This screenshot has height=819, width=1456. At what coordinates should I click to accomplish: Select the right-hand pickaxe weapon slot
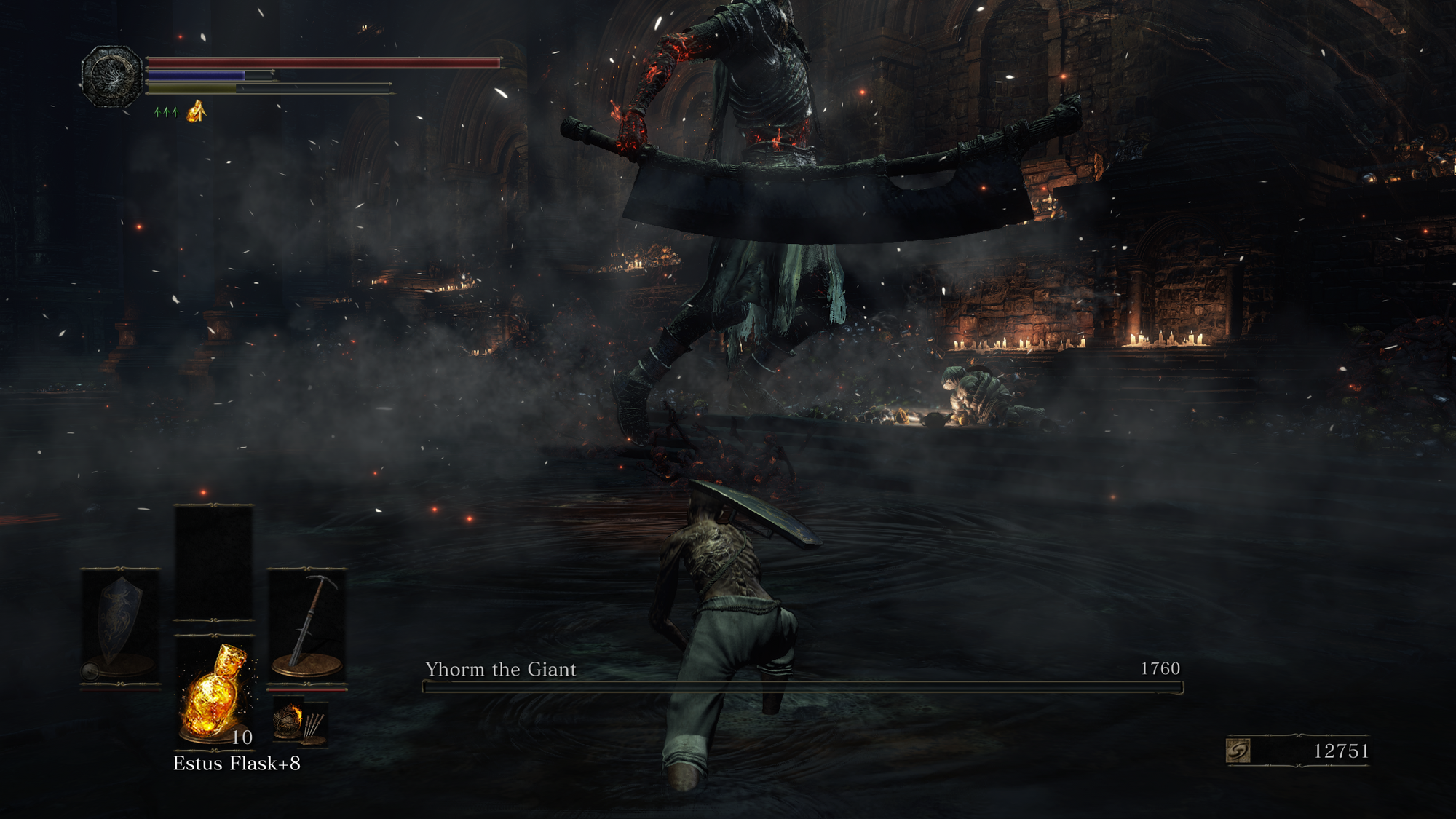pos(306,626)
